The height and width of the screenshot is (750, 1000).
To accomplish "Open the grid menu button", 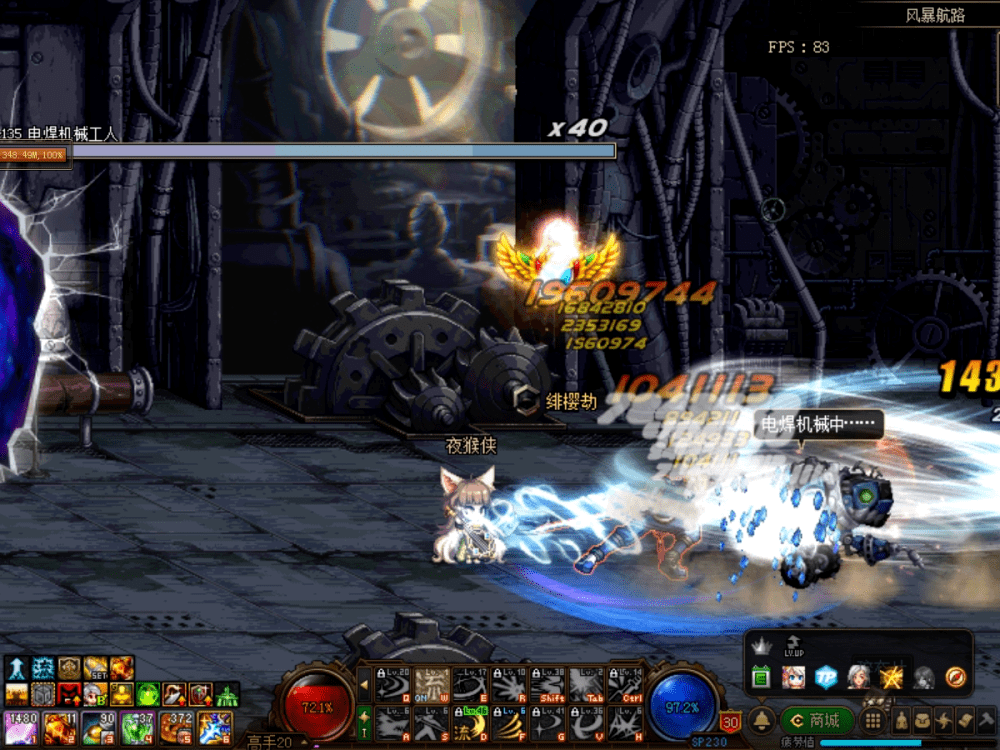I will (x=873, y=720).
